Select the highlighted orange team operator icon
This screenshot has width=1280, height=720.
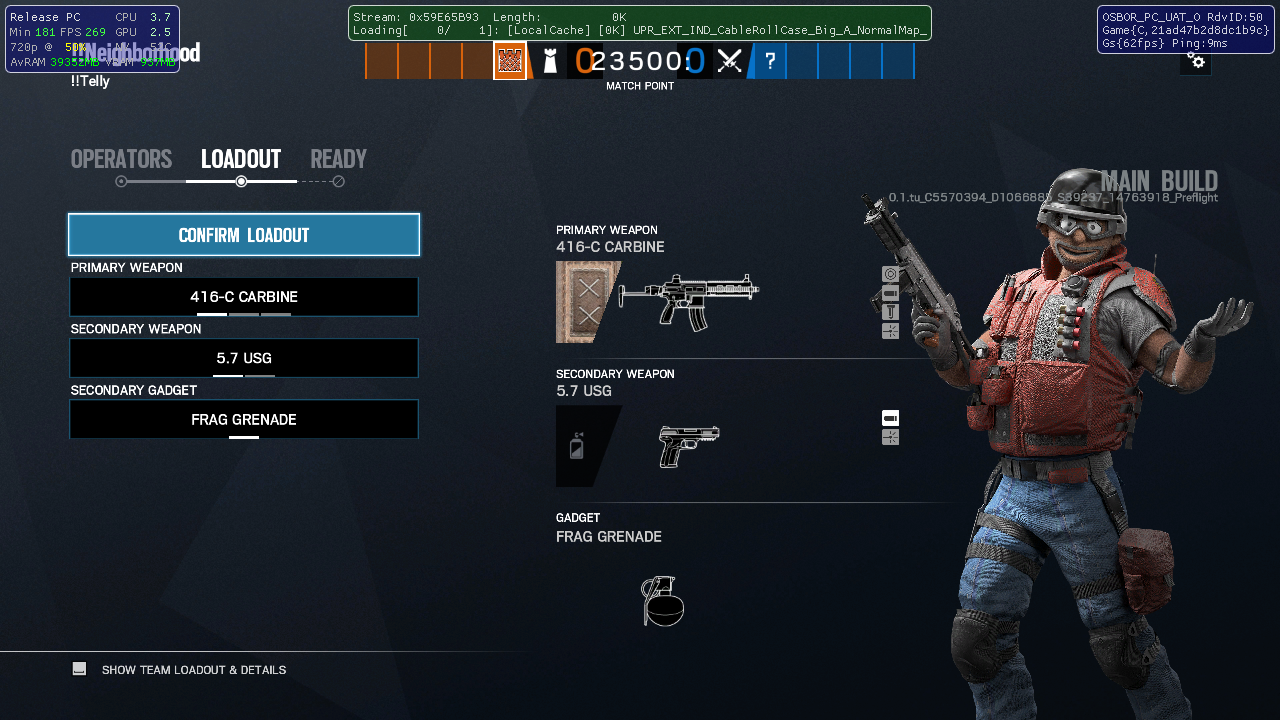510,61
